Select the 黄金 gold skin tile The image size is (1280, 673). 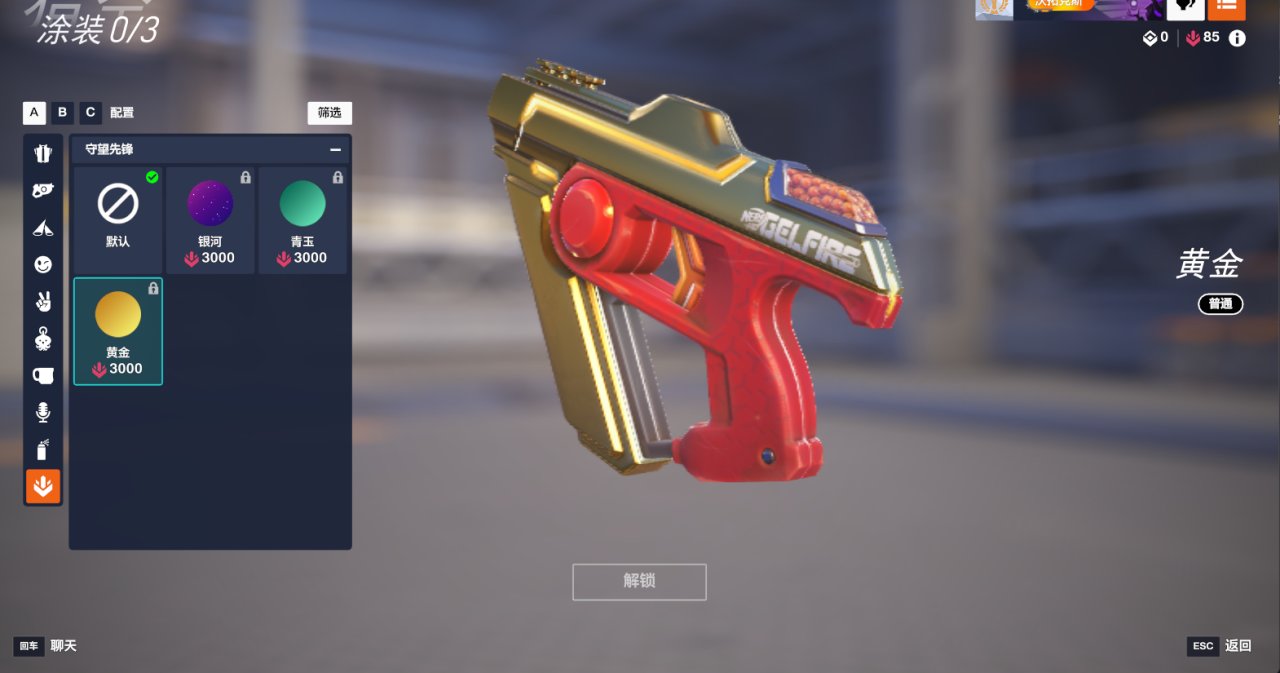tap(118, 331)
